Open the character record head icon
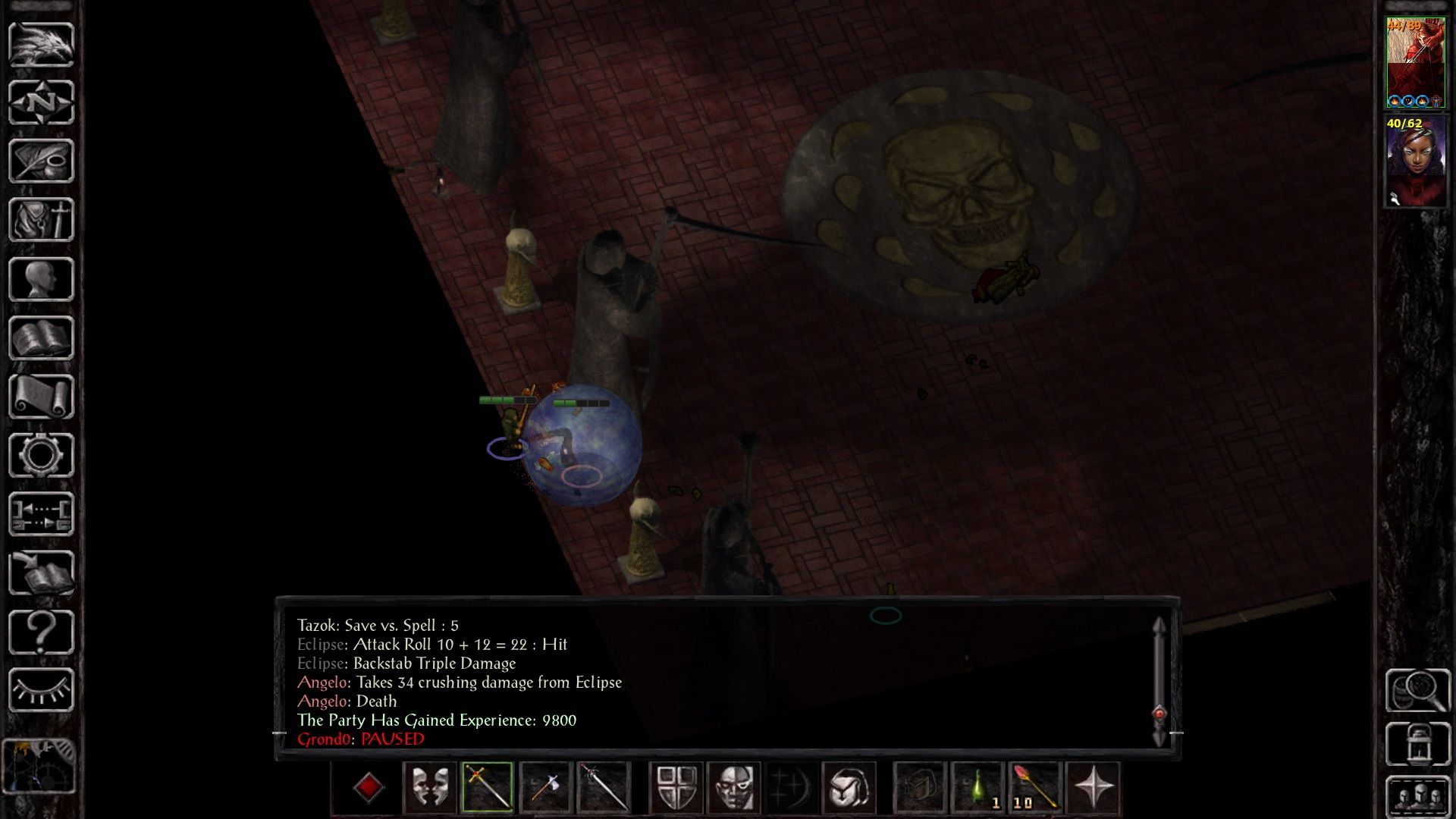 coord(41,279)
